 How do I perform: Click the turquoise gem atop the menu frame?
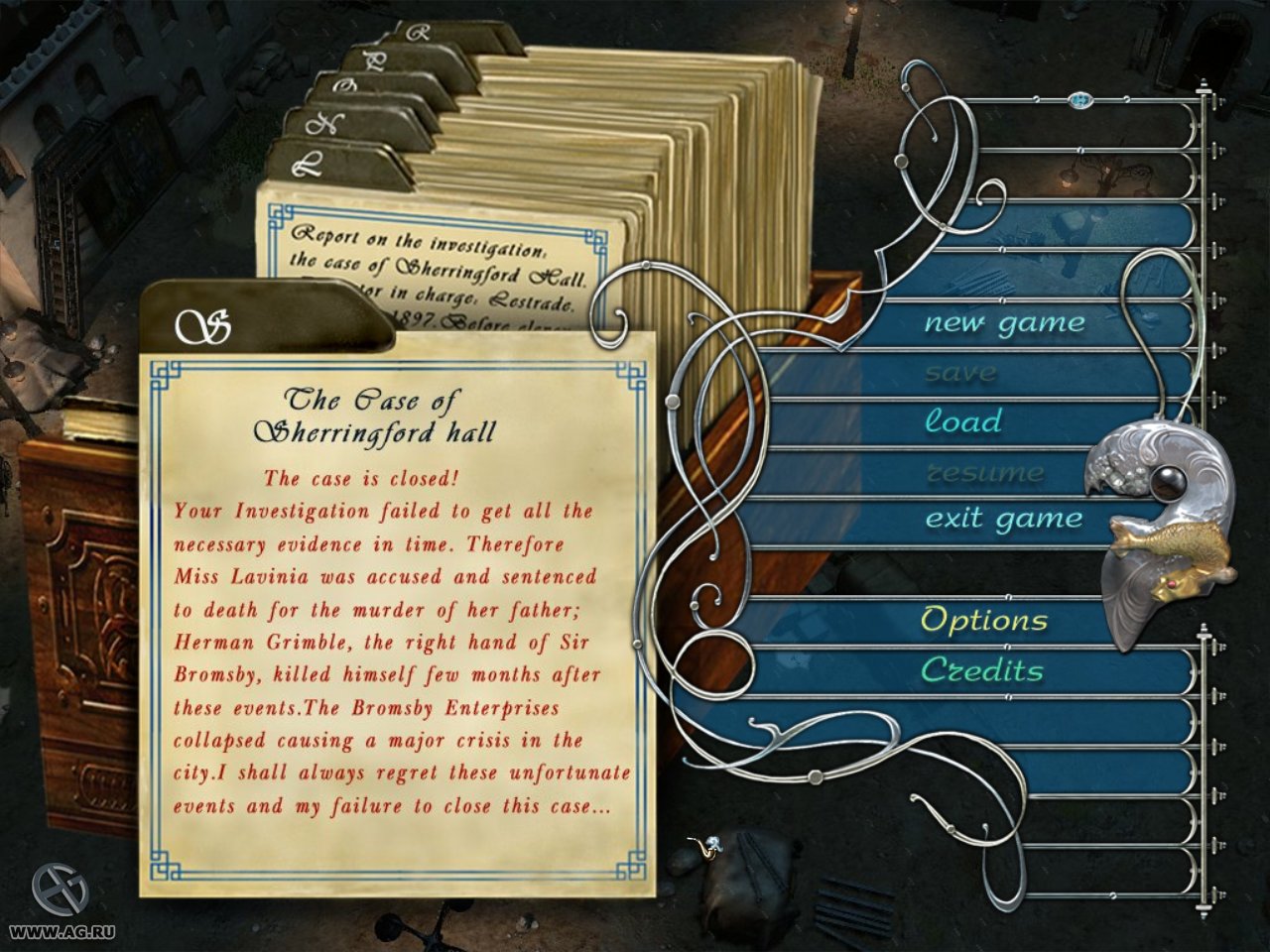[1080, 100]
